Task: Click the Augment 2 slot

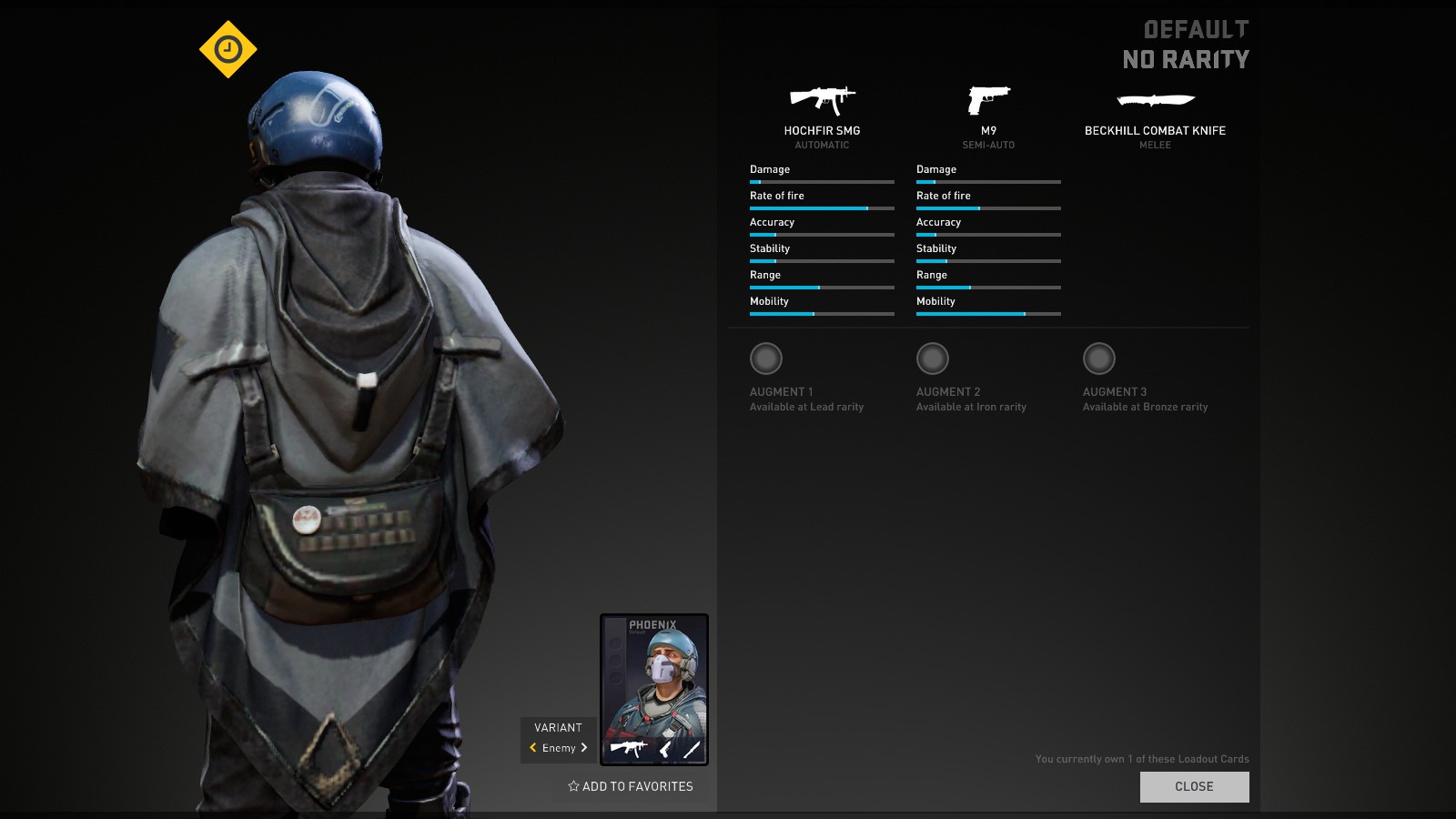Action: (933, 359)
